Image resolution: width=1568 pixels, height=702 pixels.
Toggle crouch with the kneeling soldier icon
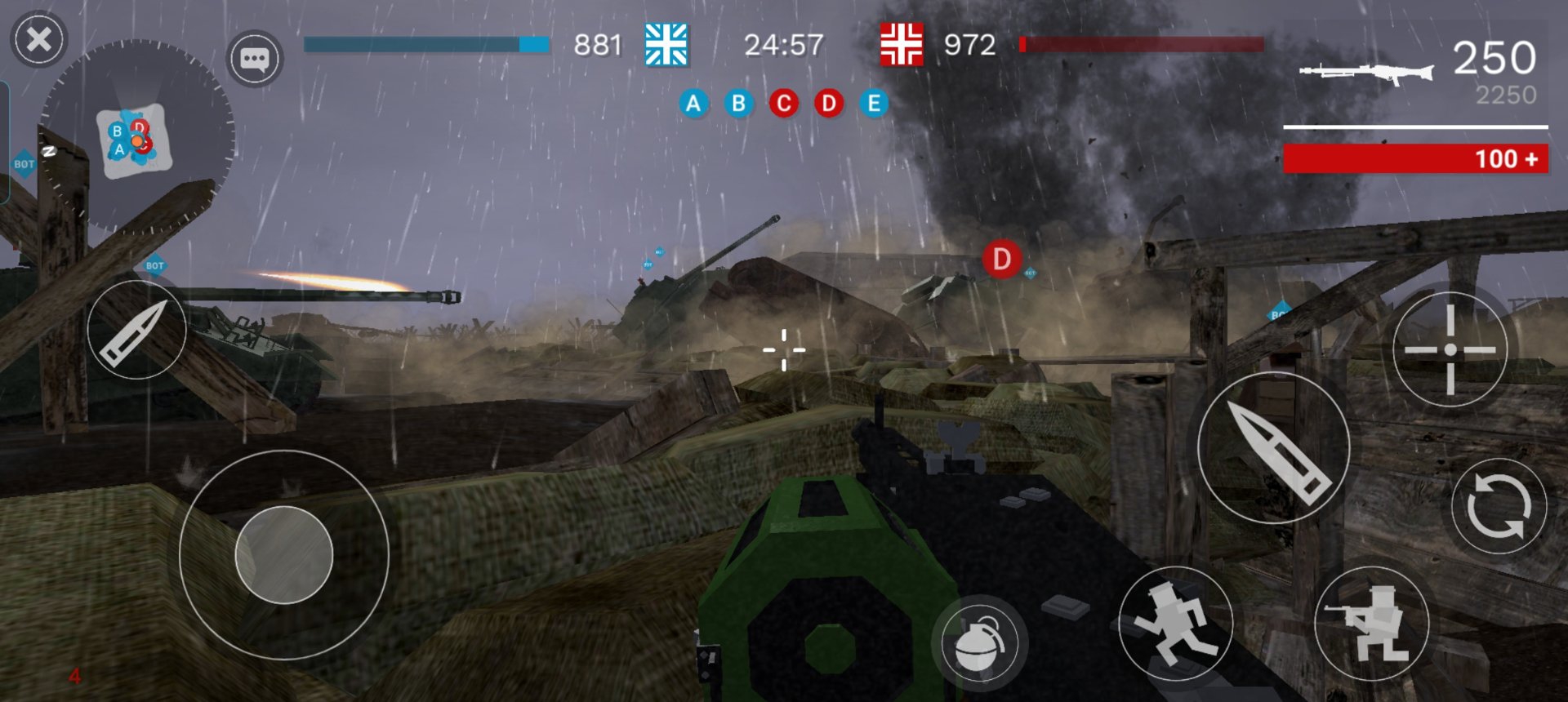coord(1371,624)
